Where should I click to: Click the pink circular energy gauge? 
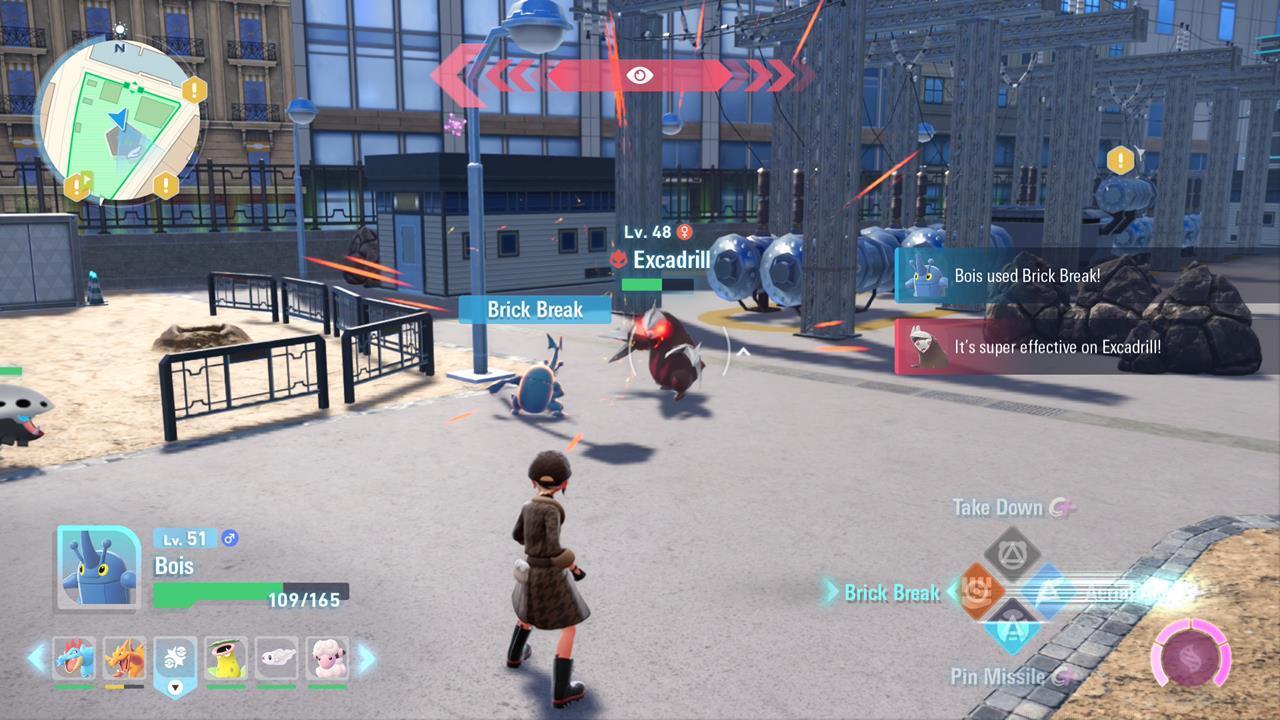click(x=1190, y=655)
